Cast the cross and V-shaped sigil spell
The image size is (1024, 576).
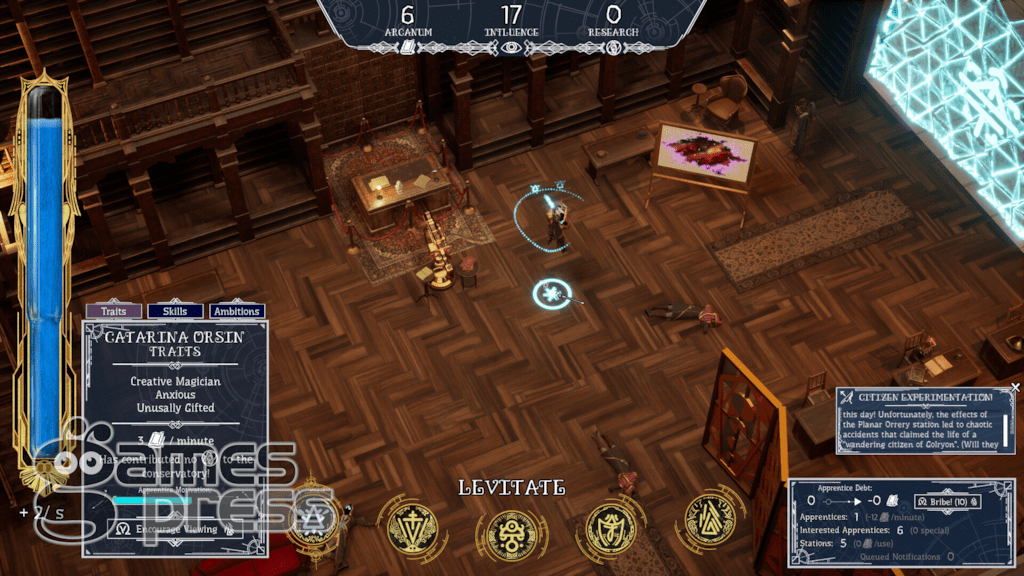tap(412, 524)
